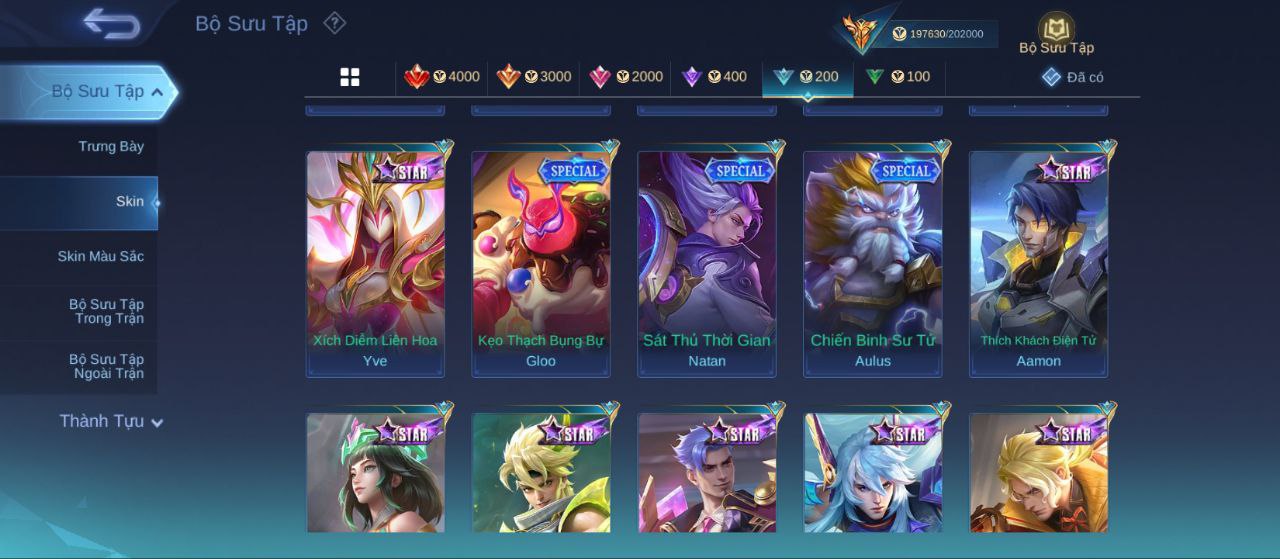Go back using the return arrow

pyautogui.click(x=111, y=23)
